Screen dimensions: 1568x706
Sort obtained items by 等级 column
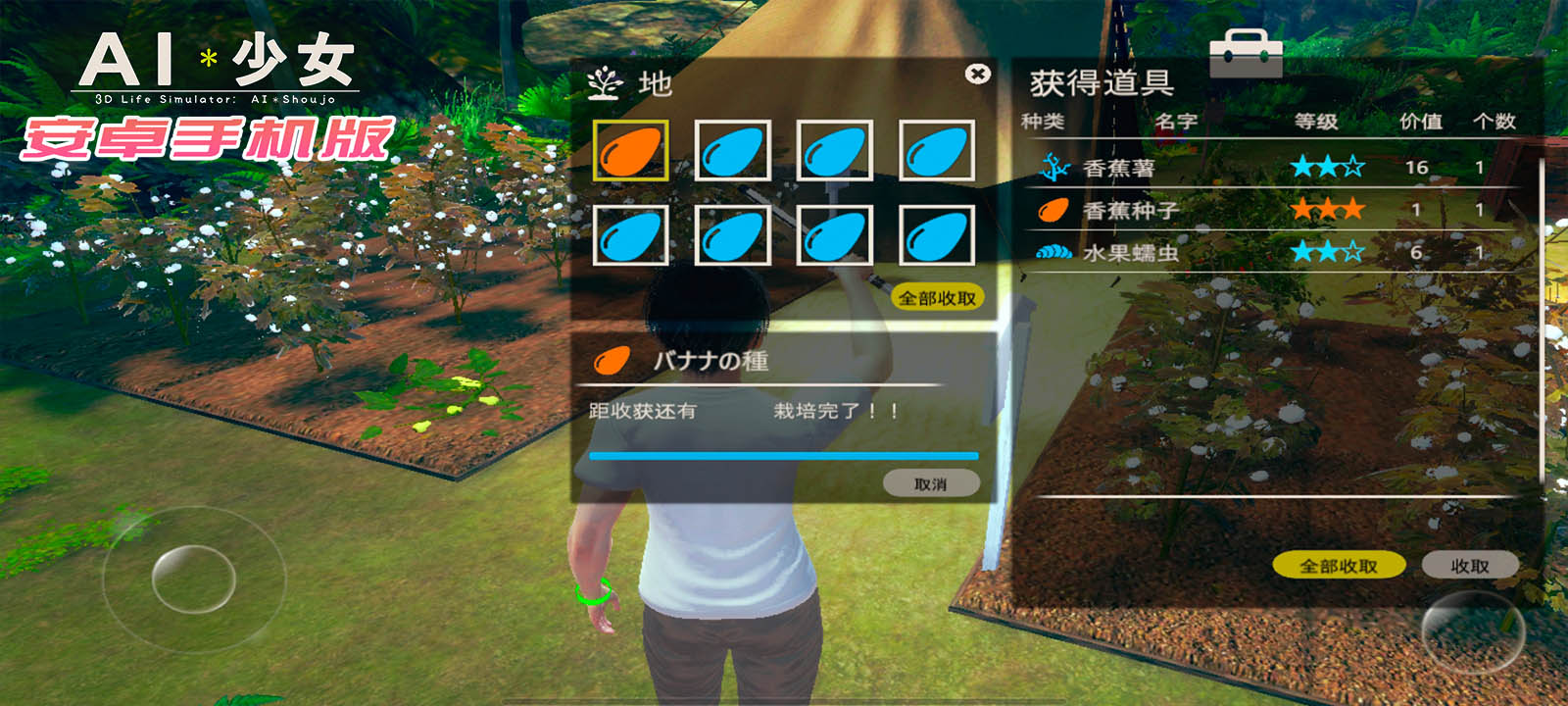point(1316,122)
